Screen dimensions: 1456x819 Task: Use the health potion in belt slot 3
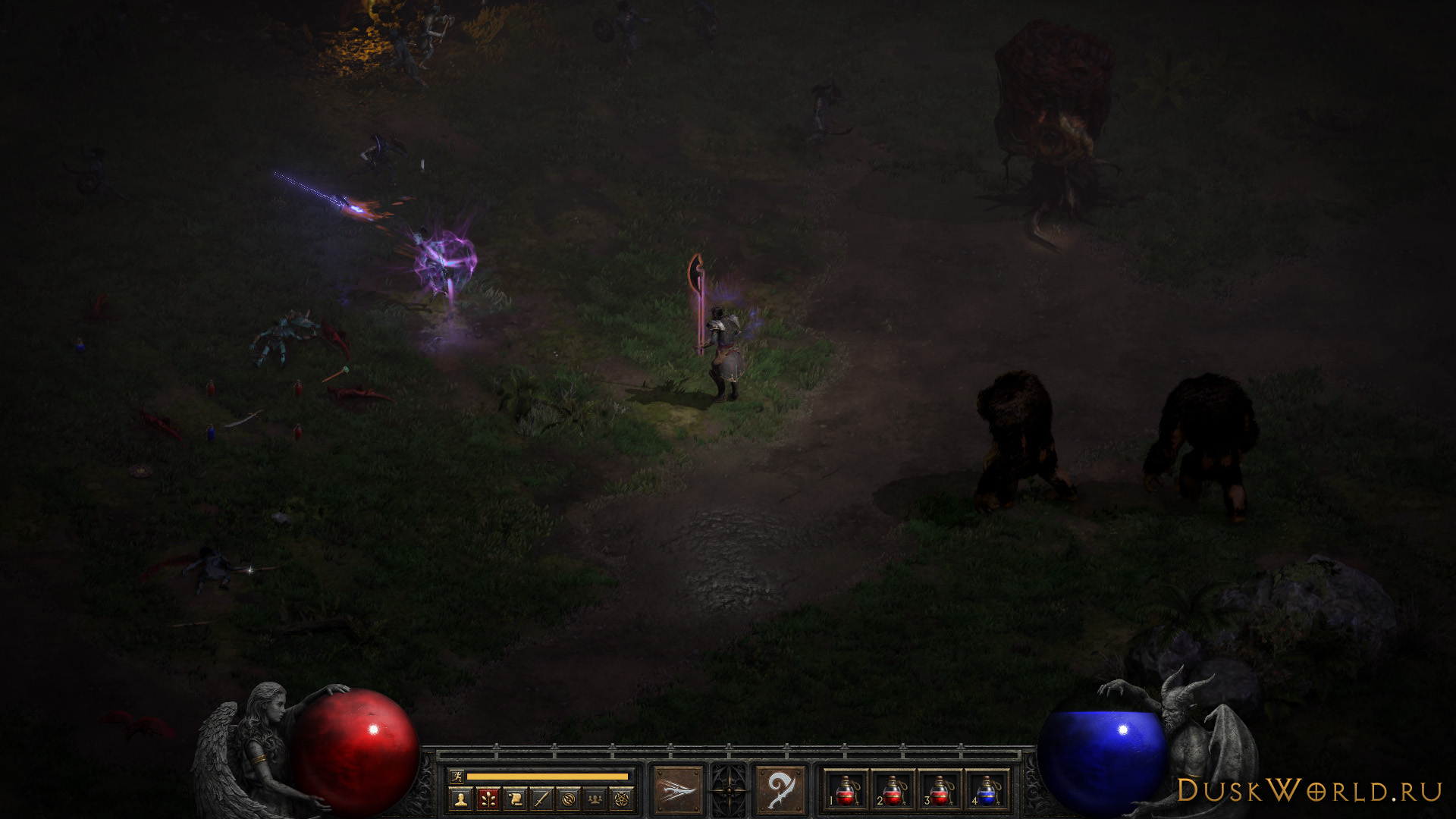click(x=940, y=790)
